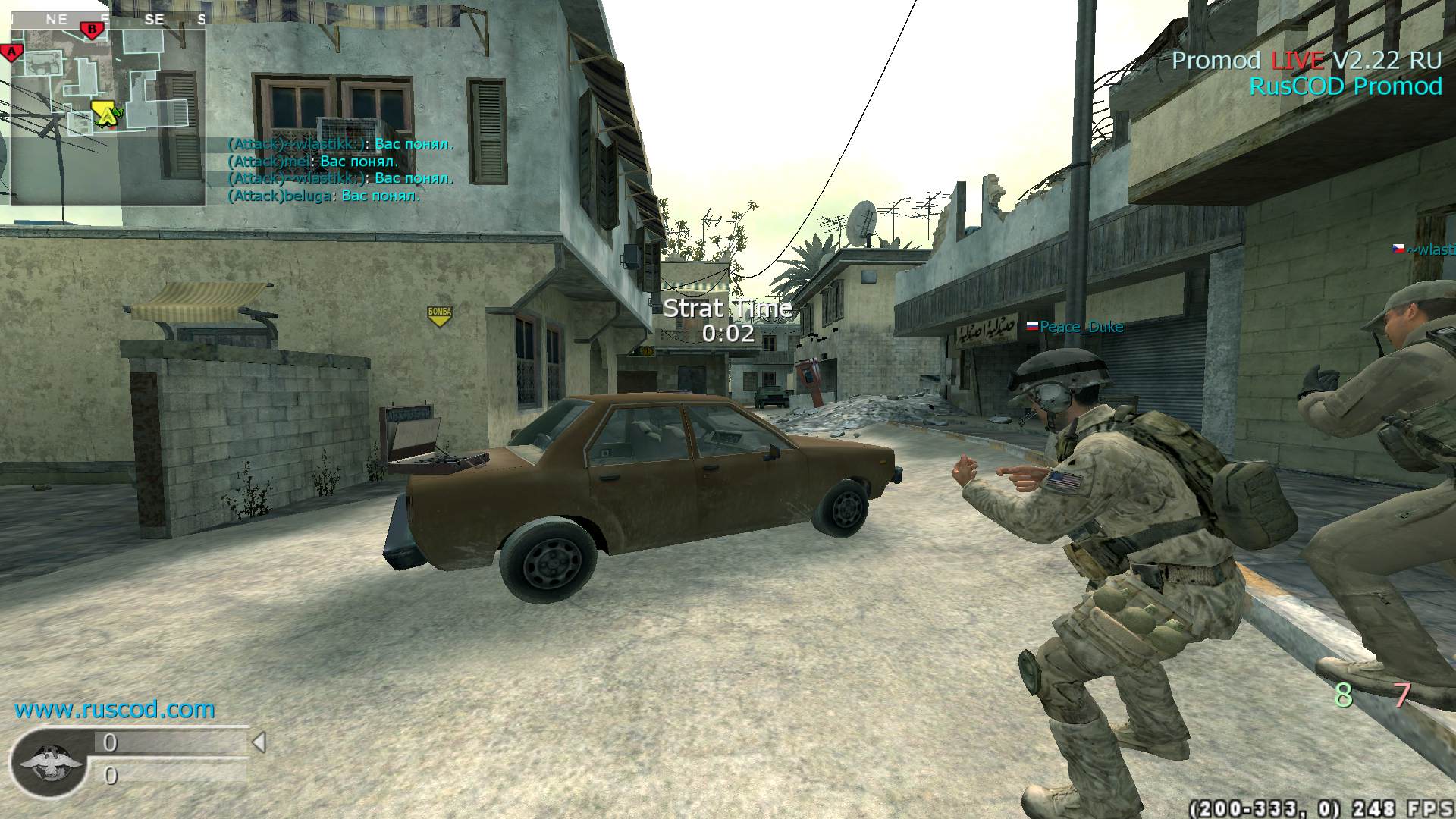Click beluga's chat message line
Viewport: 1456px width, 819px height.
[x=324, y=196]
